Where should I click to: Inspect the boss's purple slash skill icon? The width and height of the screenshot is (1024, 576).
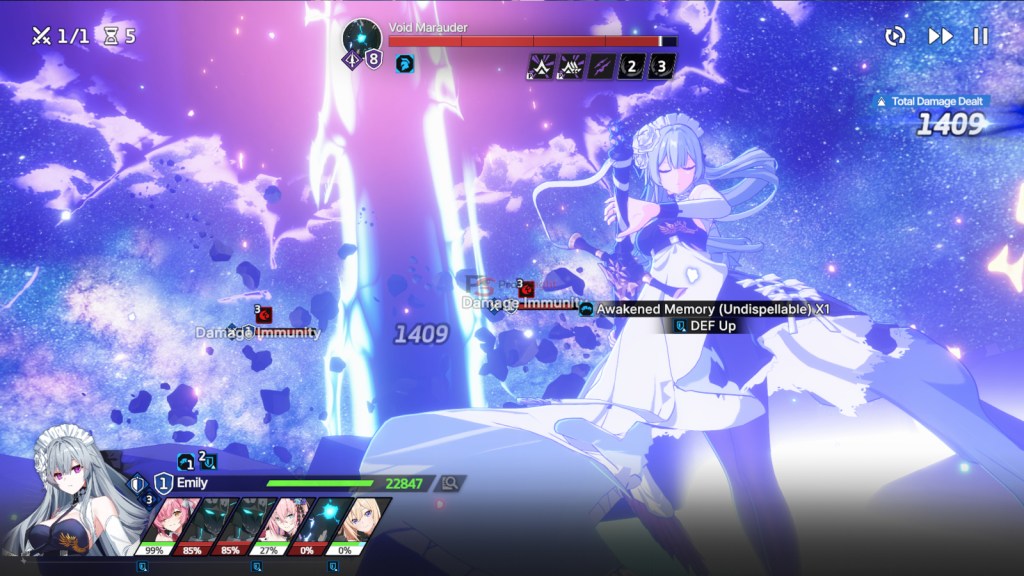click(602, 67)
